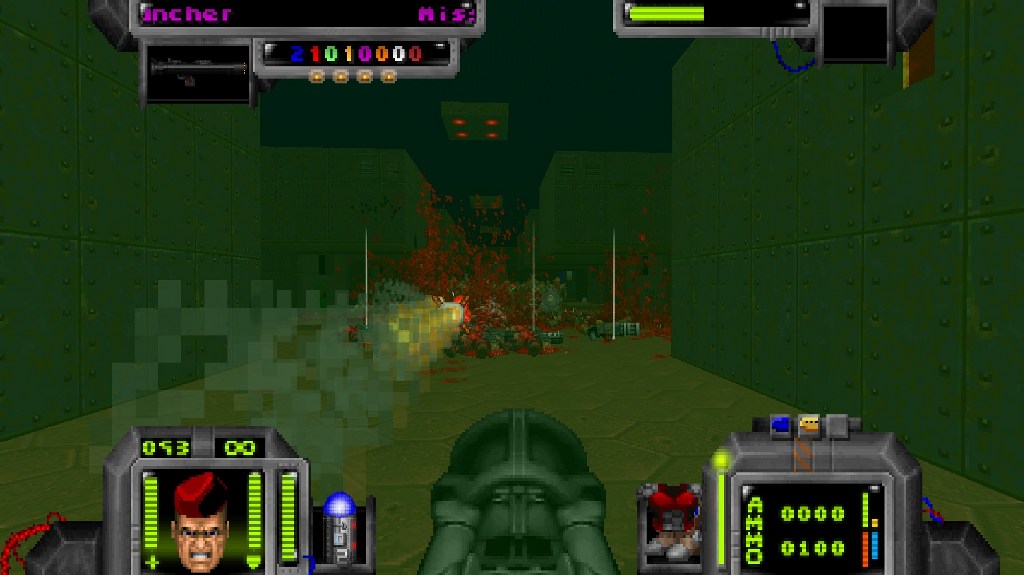The width and height of the screenshot is (1024, 575).
Task: Click the blue-capped grenade item
Action: [x=340, y=522]
